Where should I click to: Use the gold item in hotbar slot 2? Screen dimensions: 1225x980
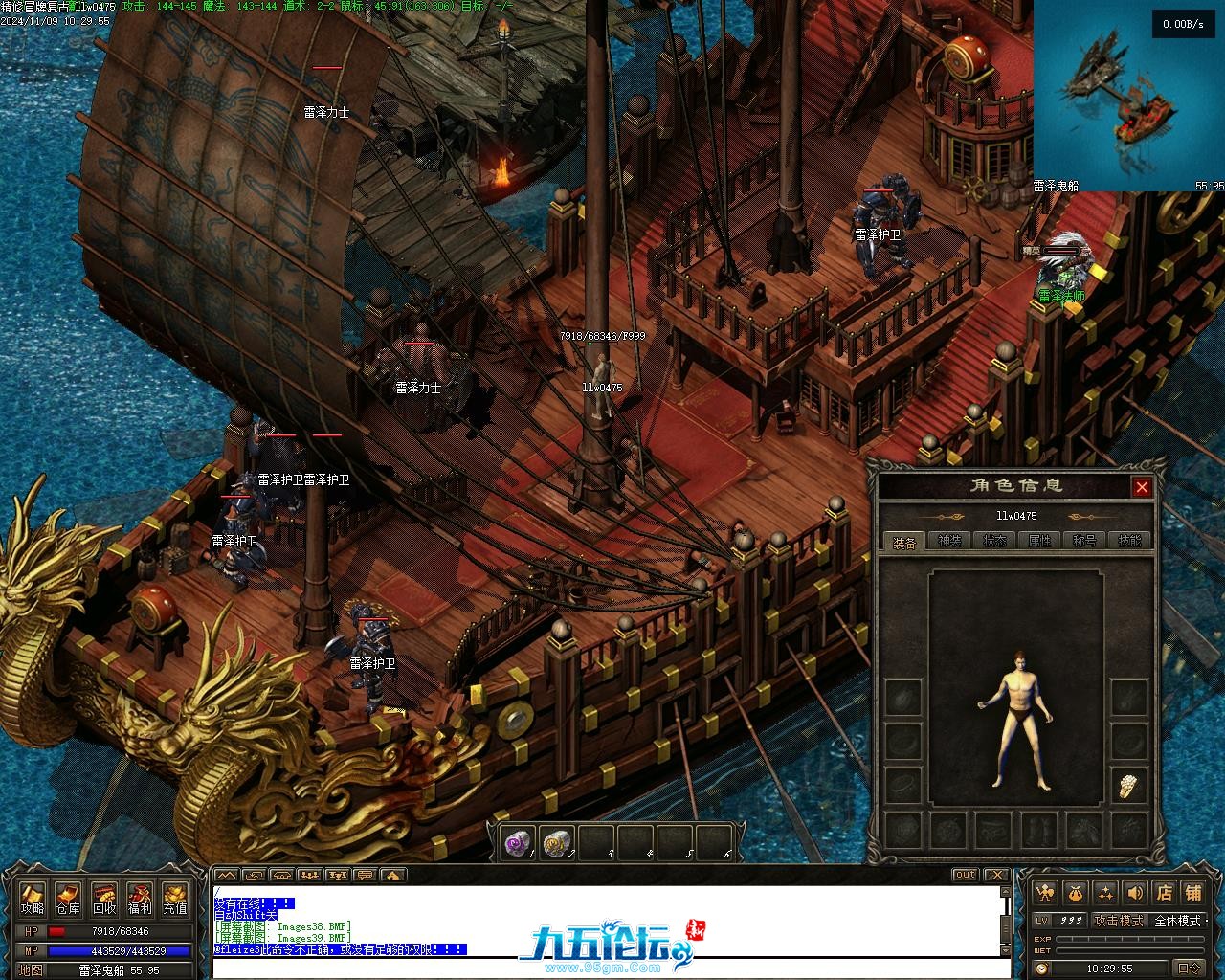coord(556,842)
